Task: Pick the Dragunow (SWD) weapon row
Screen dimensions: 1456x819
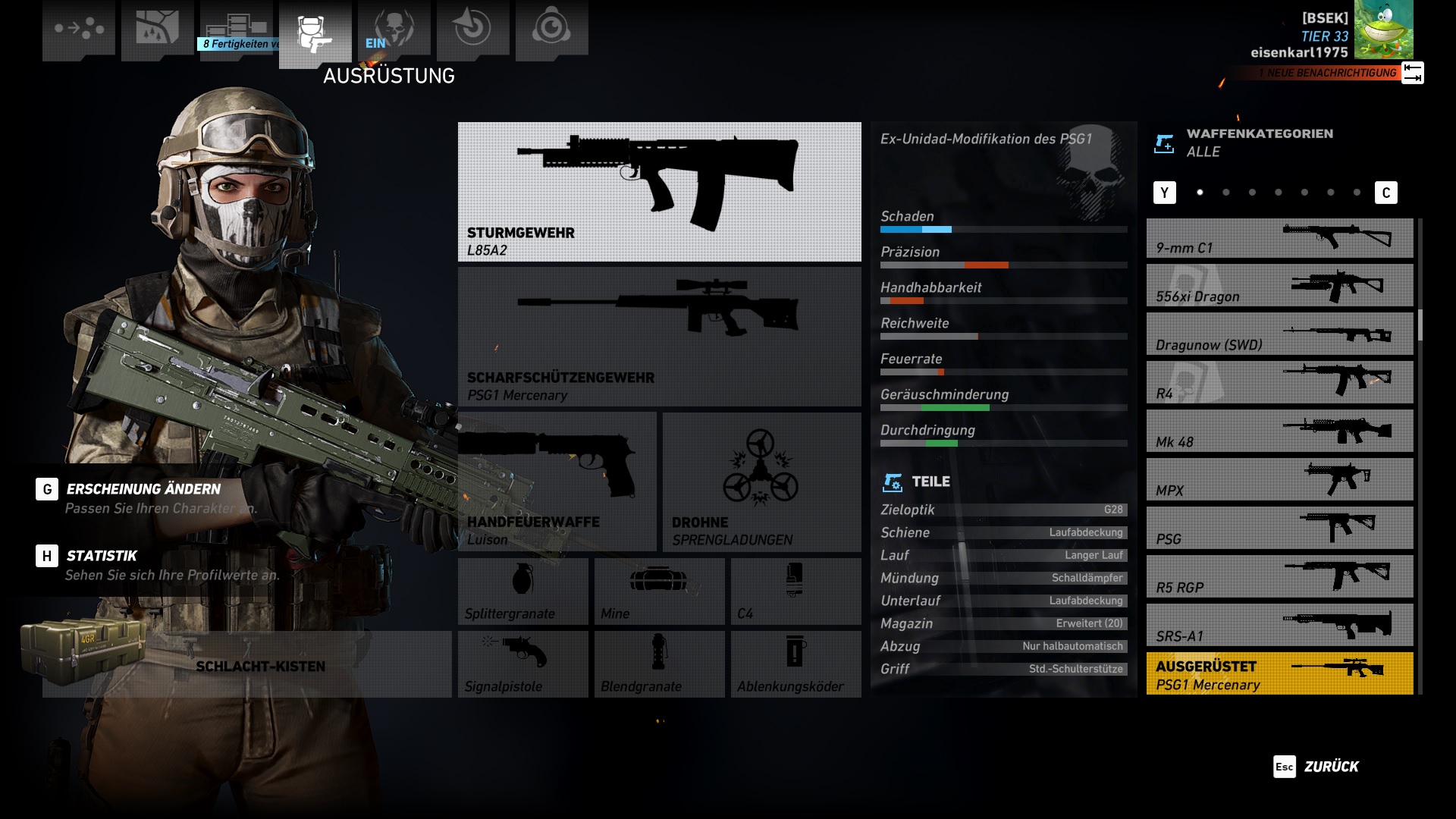Action: point(1279,334)
